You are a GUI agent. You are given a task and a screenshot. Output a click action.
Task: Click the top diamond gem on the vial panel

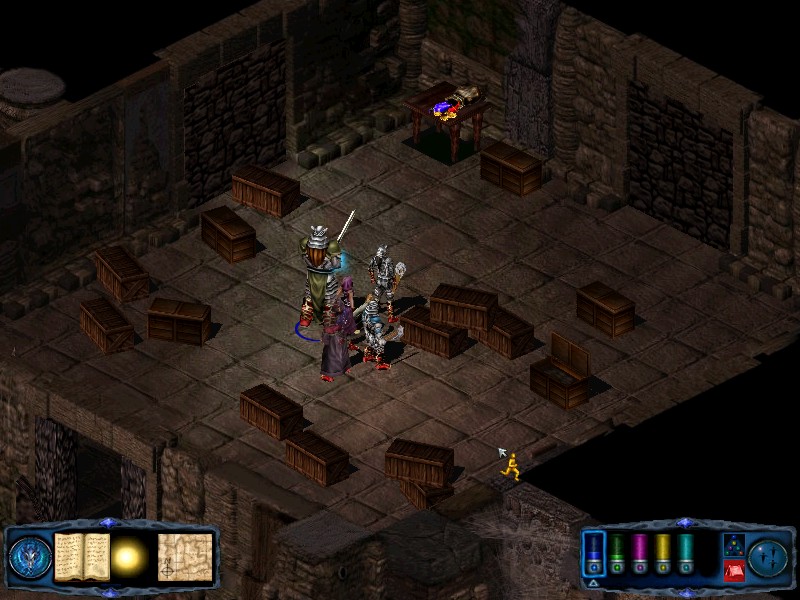click(684, 523)
